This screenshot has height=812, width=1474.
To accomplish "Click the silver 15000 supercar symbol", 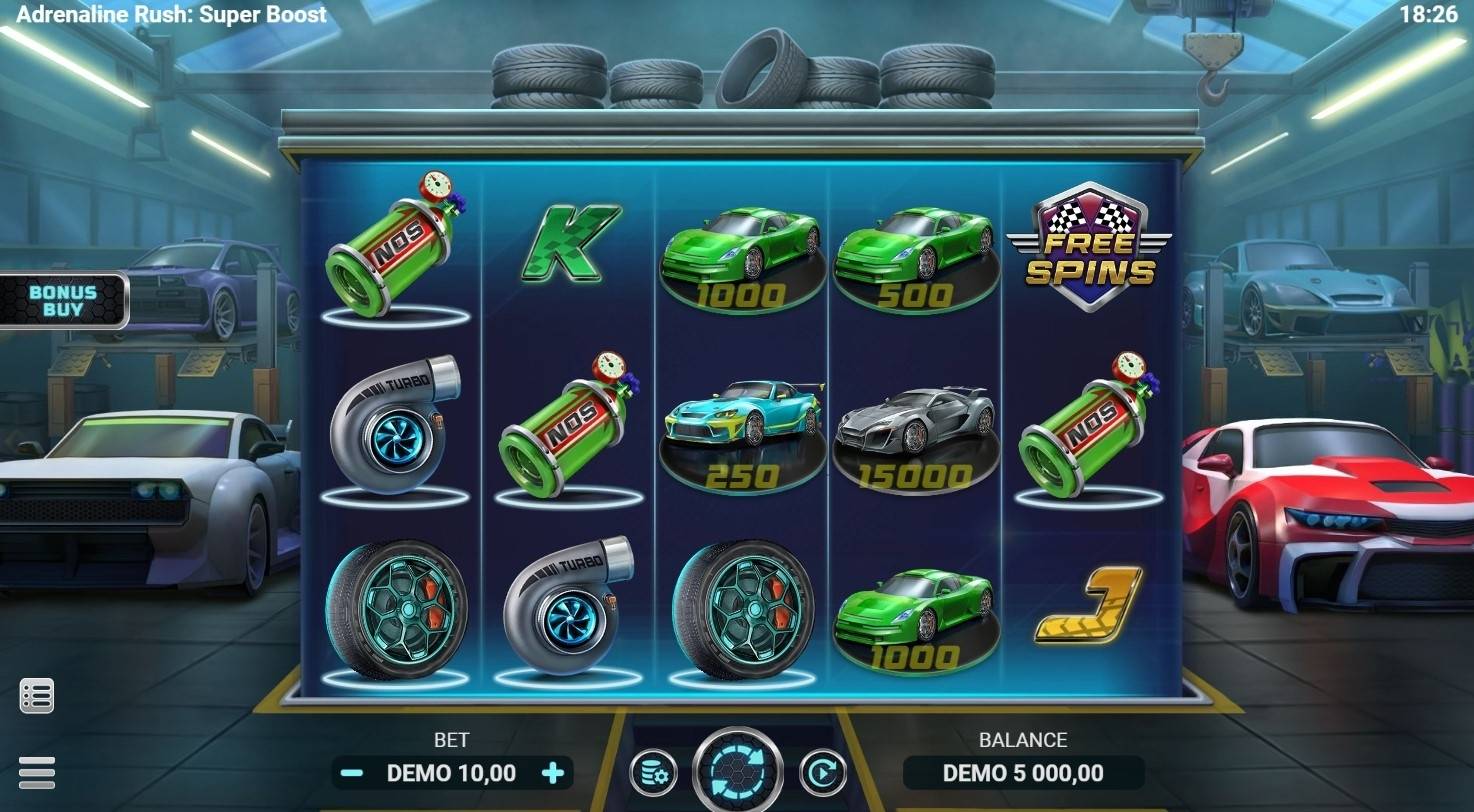I will (x=917, y=425).
